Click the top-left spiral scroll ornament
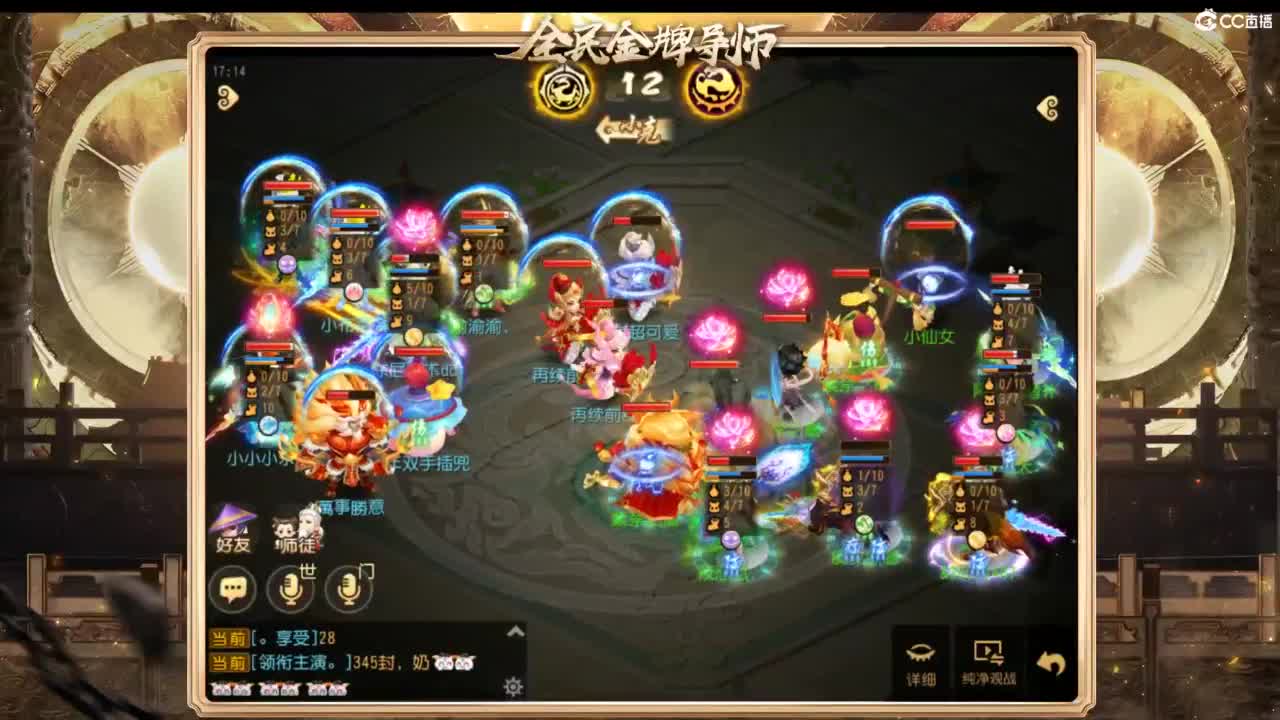This screenshot has width=1280, height=720. click(228, 97)
